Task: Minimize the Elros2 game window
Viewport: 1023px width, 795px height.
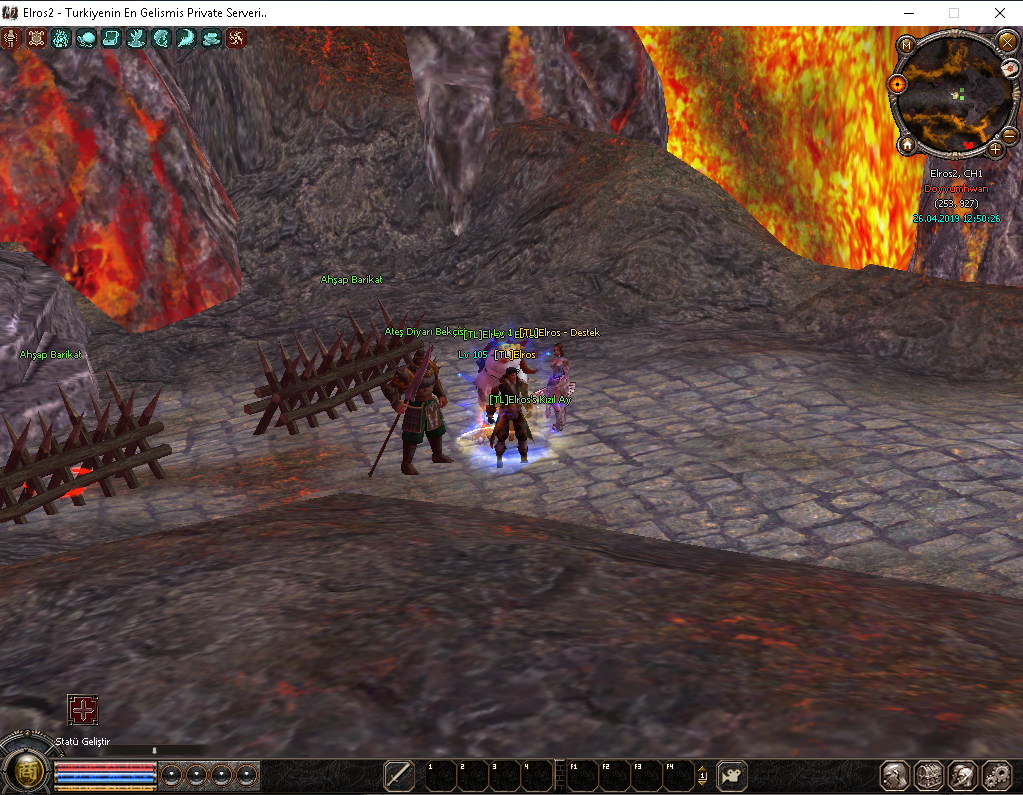Action: pyautogui.click(x=908, y=13)
